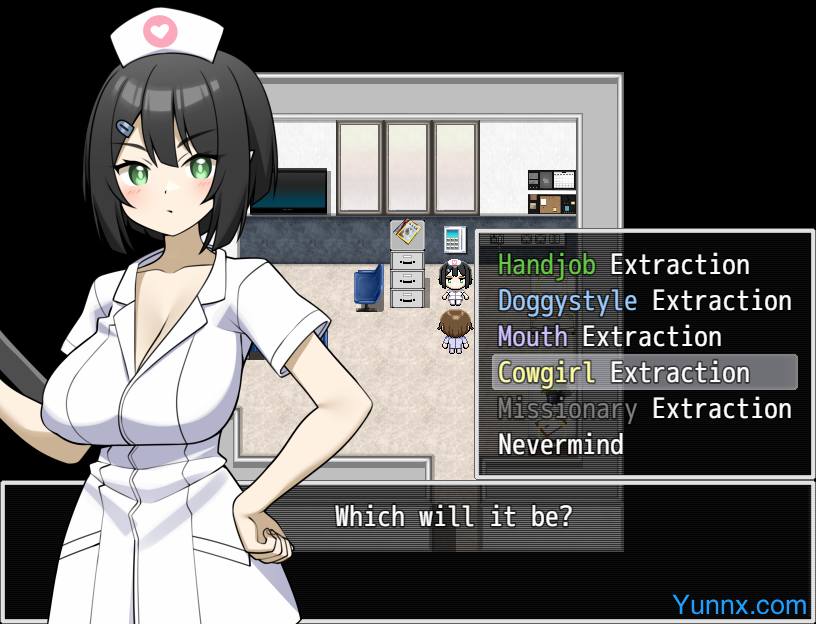Choose Nevermind to cancel
The image size is (816, 624).
(560, 445)
